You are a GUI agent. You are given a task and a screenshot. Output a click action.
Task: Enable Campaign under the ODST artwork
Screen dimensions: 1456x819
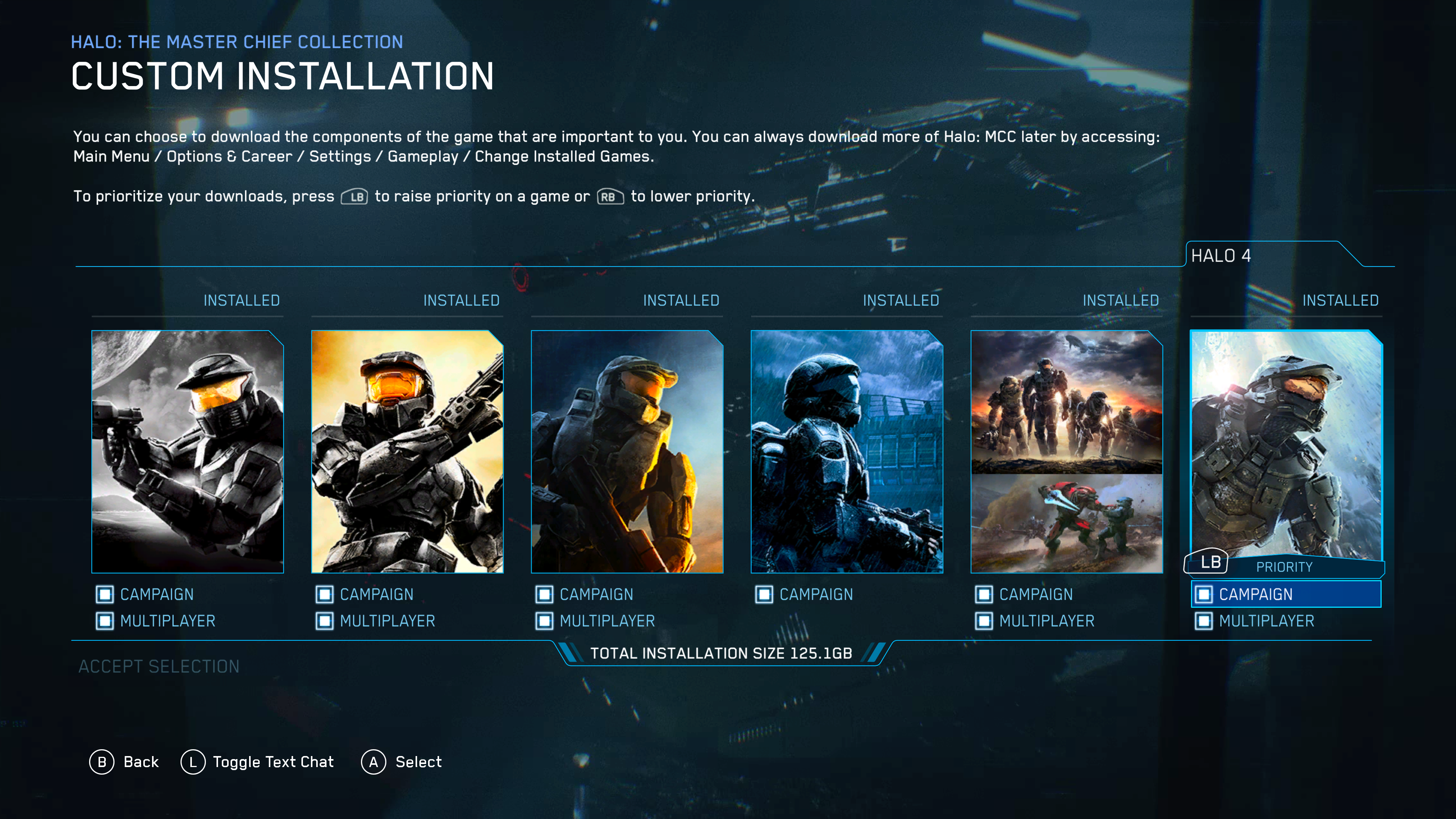pyautogui.click(x=764, y=594)
